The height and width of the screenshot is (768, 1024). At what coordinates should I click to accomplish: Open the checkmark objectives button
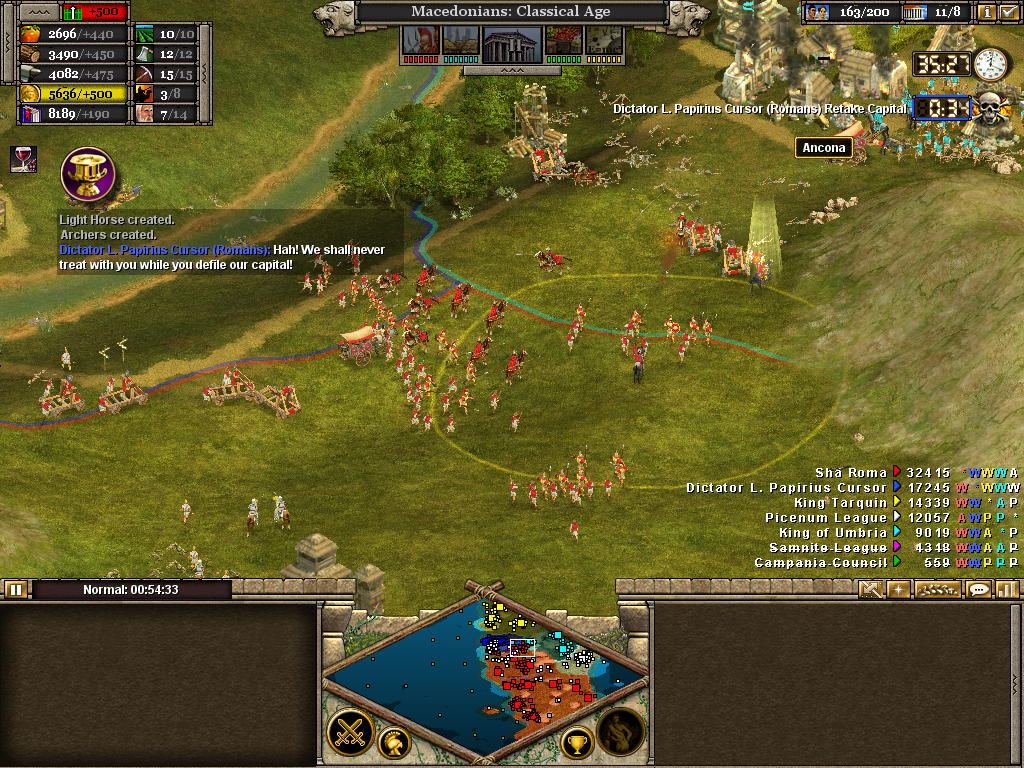(1008, 13)
